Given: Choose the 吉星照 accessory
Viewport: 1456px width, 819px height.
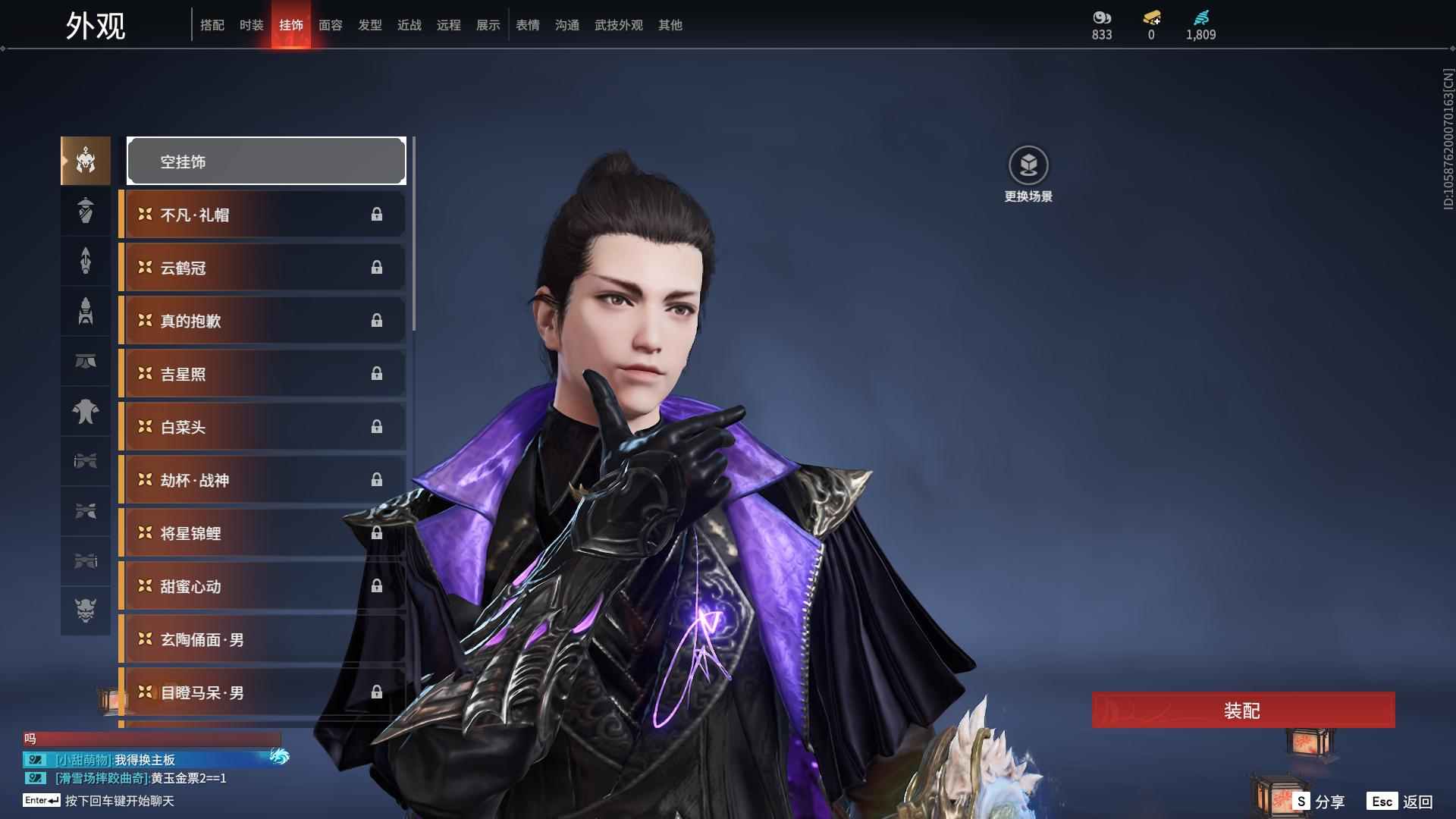Looking at the screenshot, I should 262,374.
